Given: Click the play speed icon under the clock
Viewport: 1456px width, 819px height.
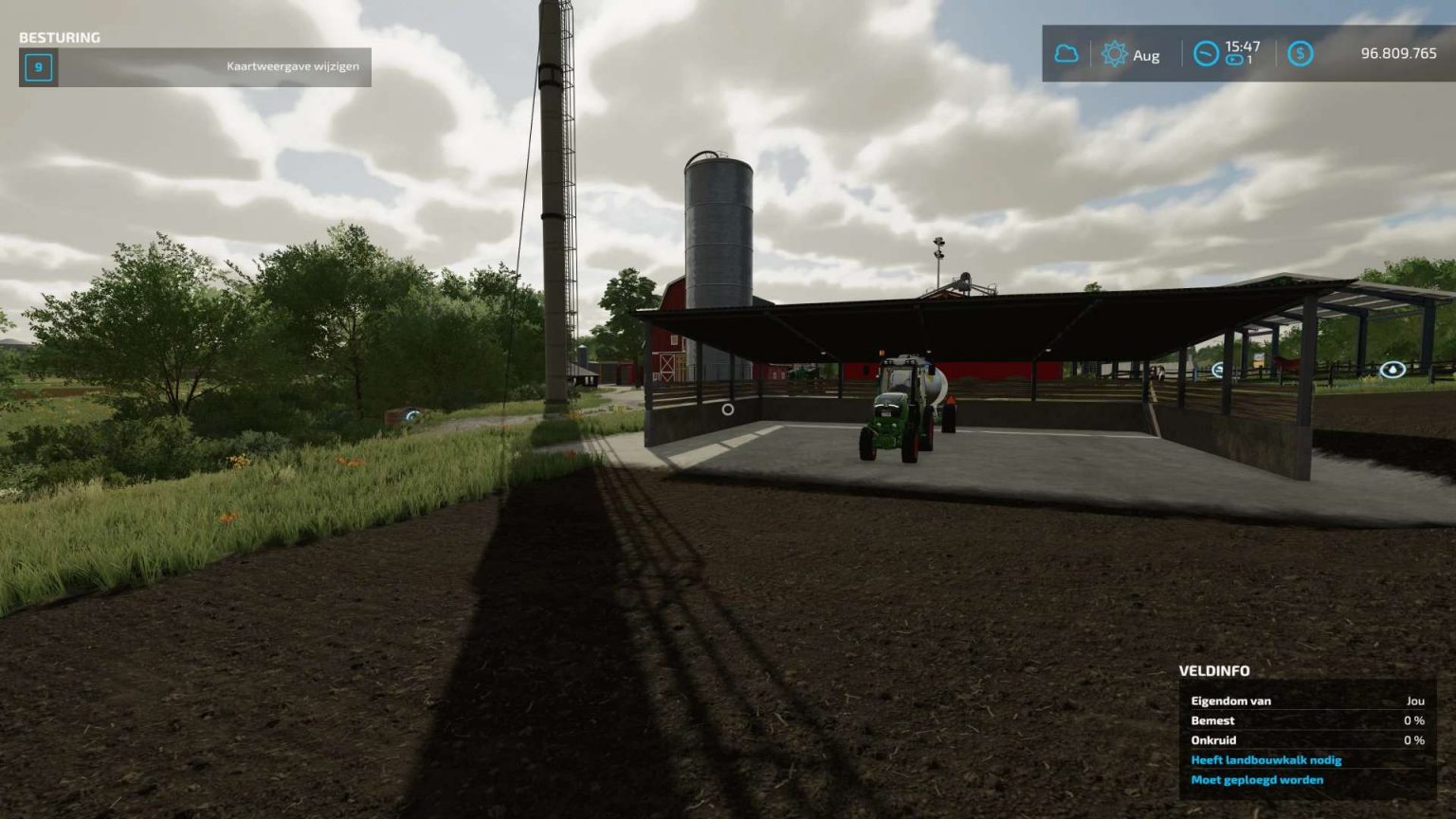Looking at the screenshot, I should 1232,62.
